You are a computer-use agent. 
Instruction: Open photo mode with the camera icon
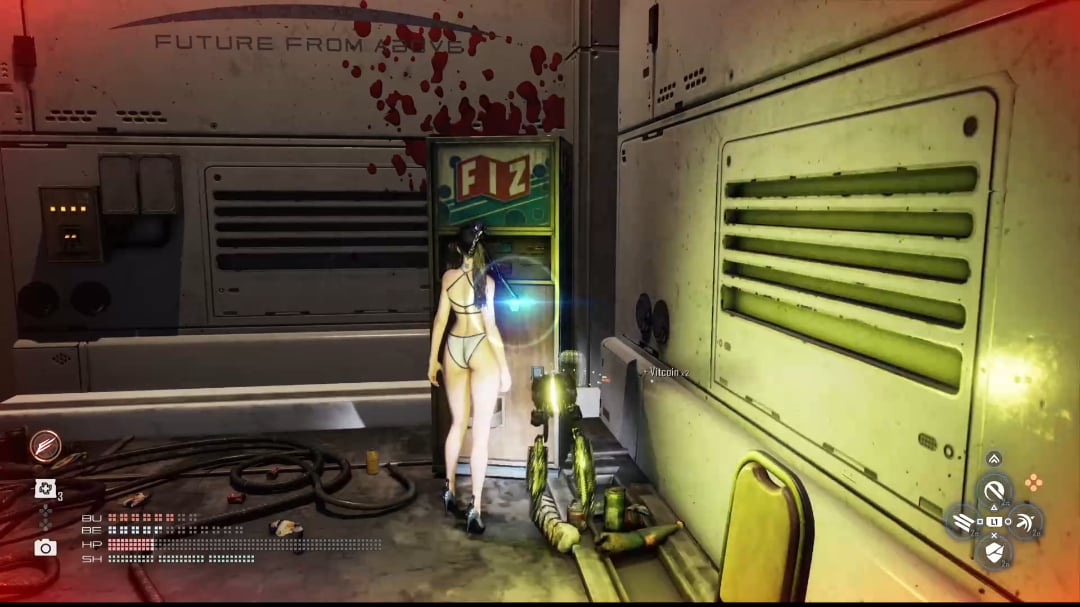click(45, 547)
